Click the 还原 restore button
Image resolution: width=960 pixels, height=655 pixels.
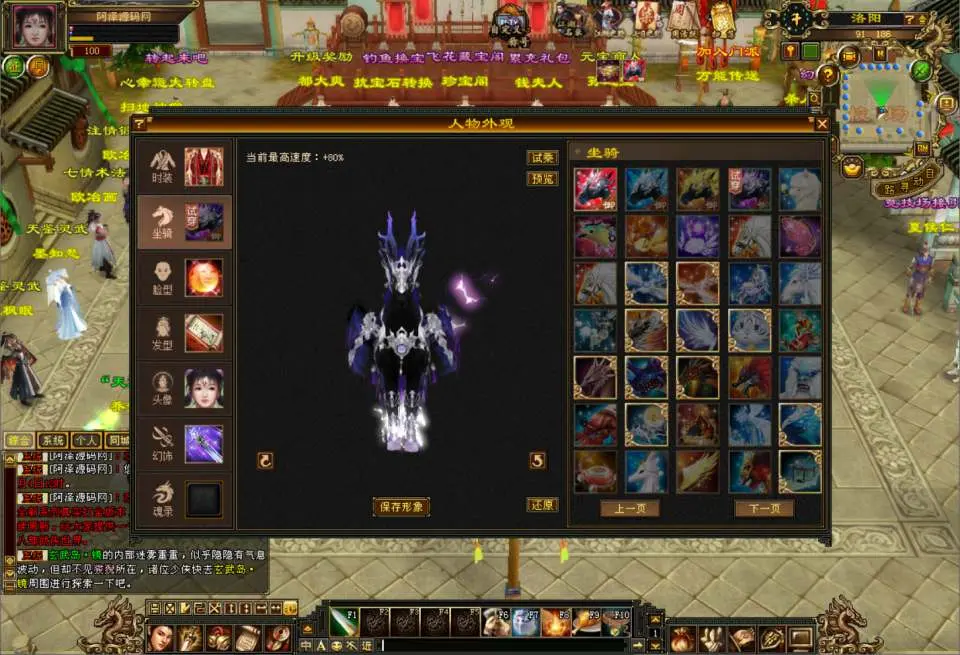[x=542, y=505]
